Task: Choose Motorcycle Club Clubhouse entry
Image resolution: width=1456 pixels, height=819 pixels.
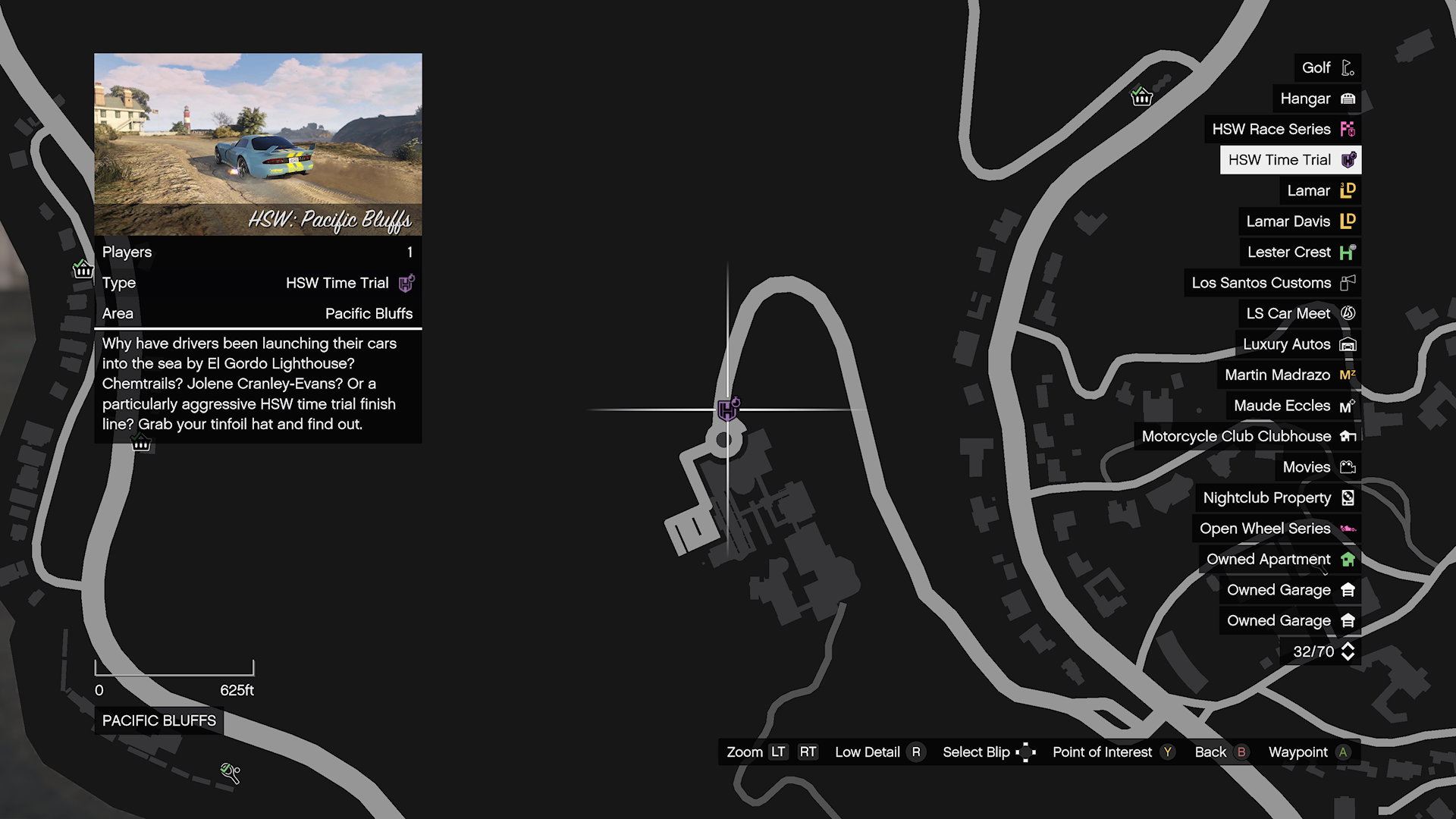Action: tap(1247, 436)
